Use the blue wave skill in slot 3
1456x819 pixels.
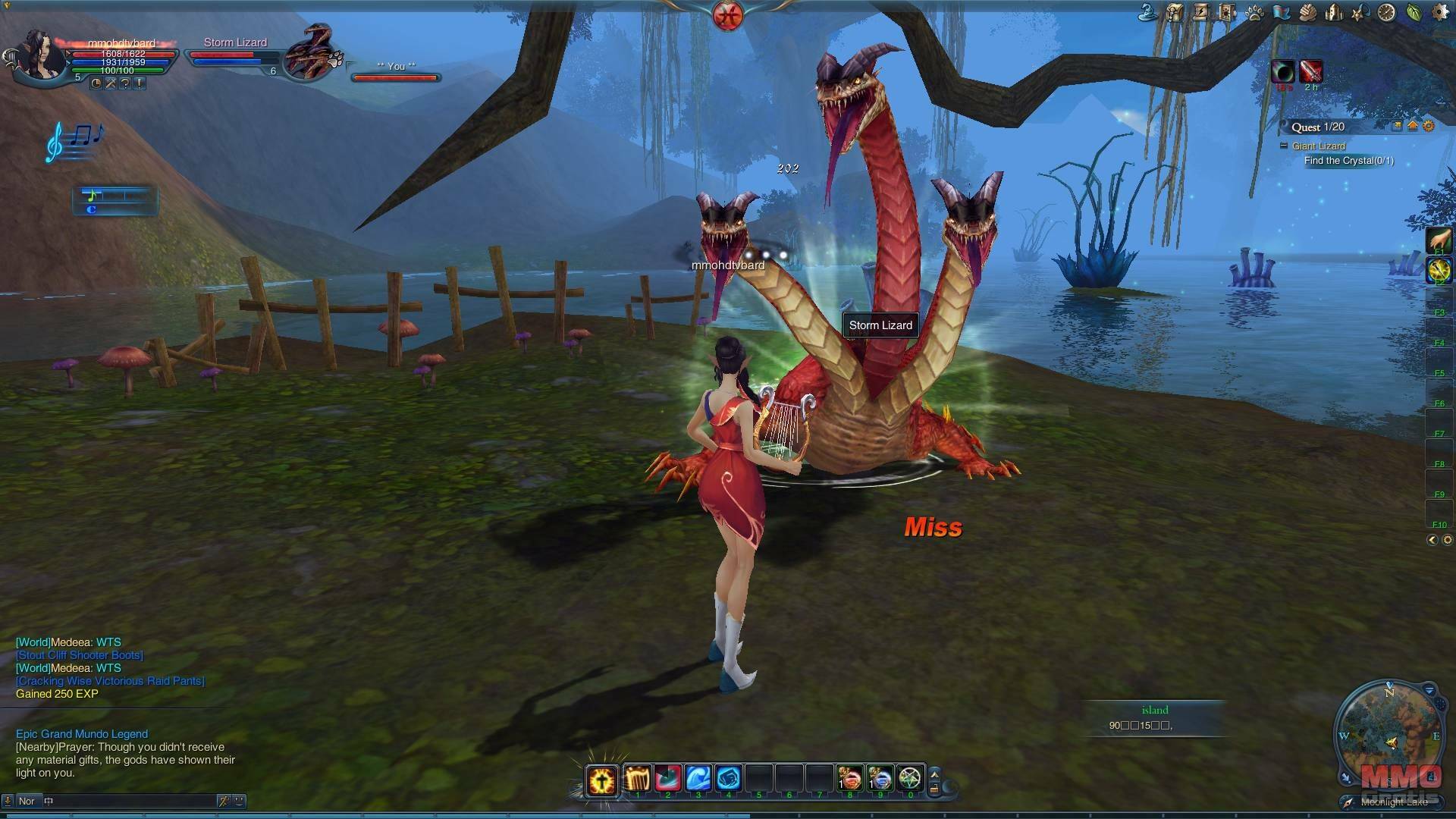click(x=698, y=779)
